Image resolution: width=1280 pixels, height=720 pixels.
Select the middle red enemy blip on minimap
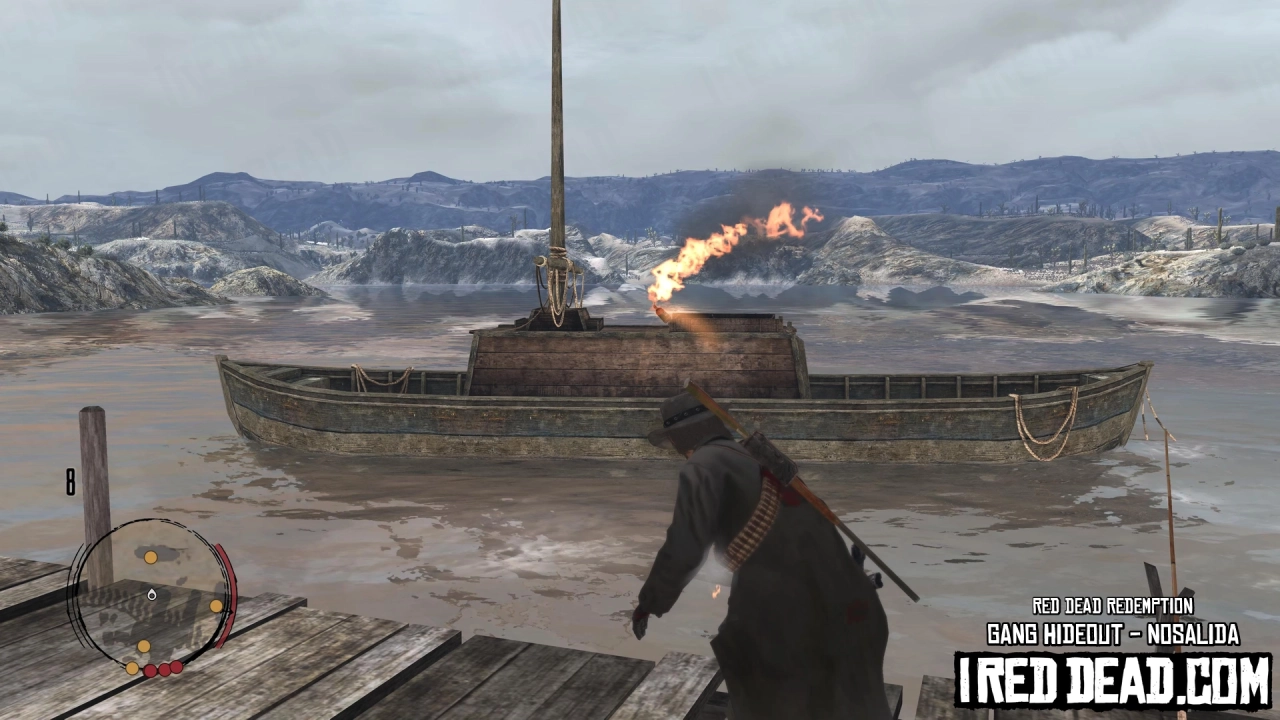[164, 670]
